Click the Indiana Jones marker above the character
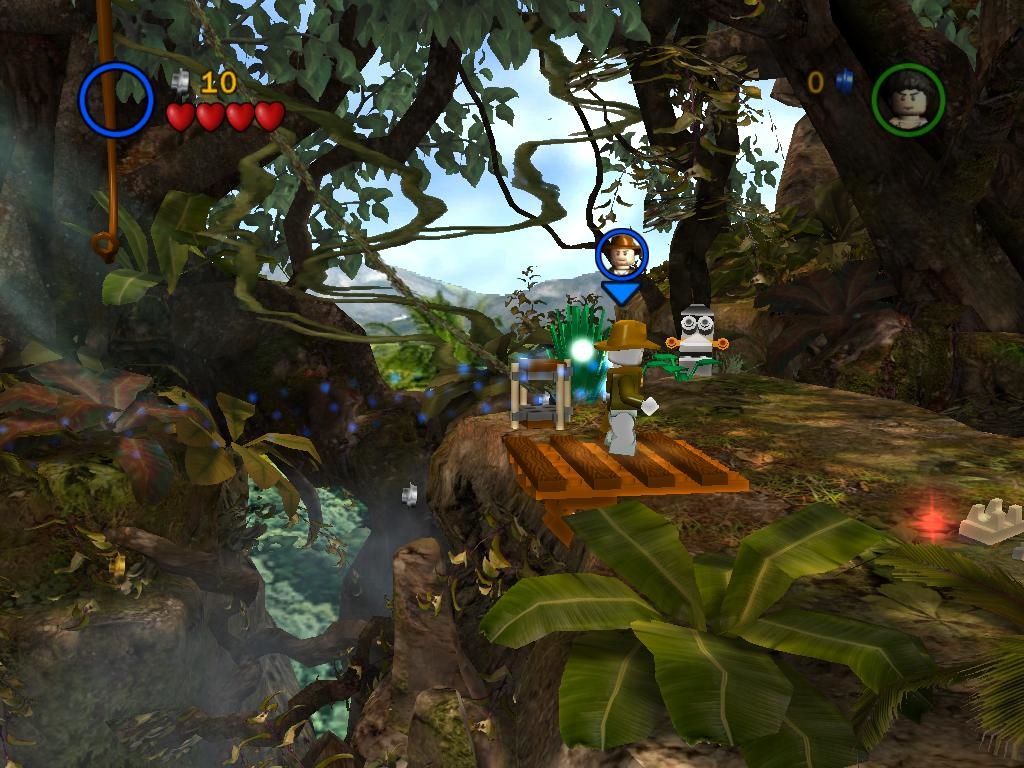 click(621, 255)
